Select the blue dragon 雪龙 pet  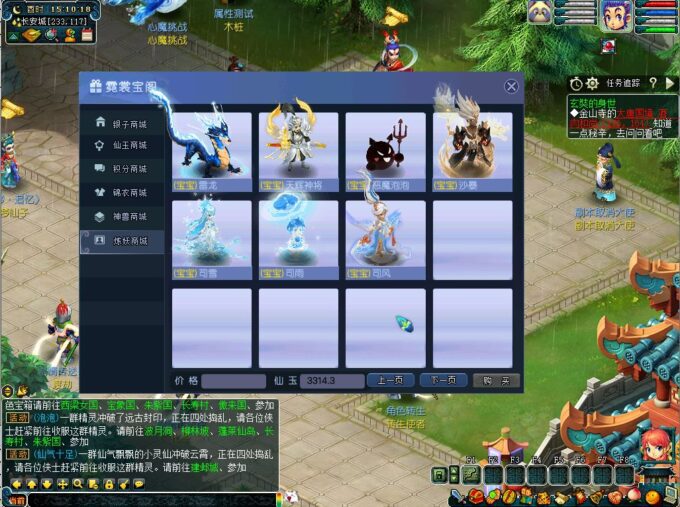[212, 152]
